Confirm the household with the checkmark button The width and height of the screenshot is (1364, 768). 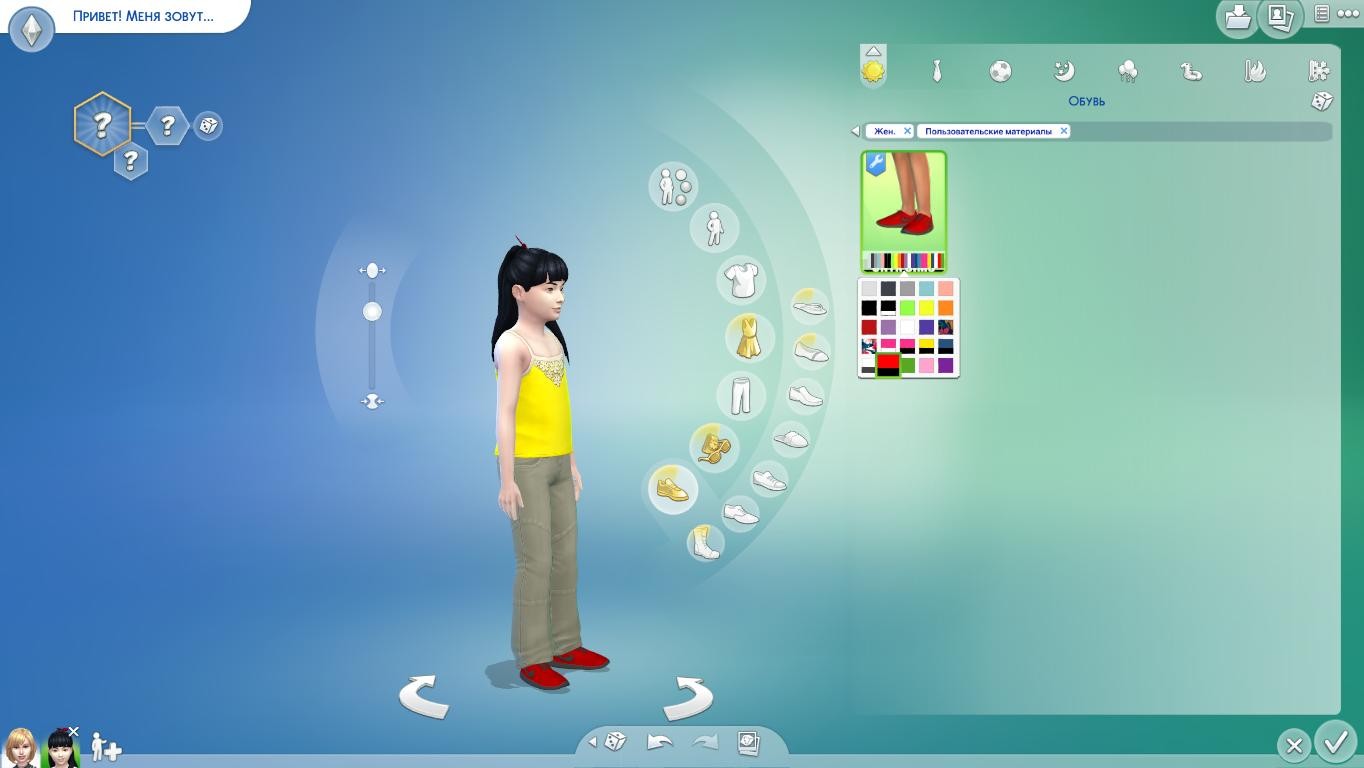1336,743
